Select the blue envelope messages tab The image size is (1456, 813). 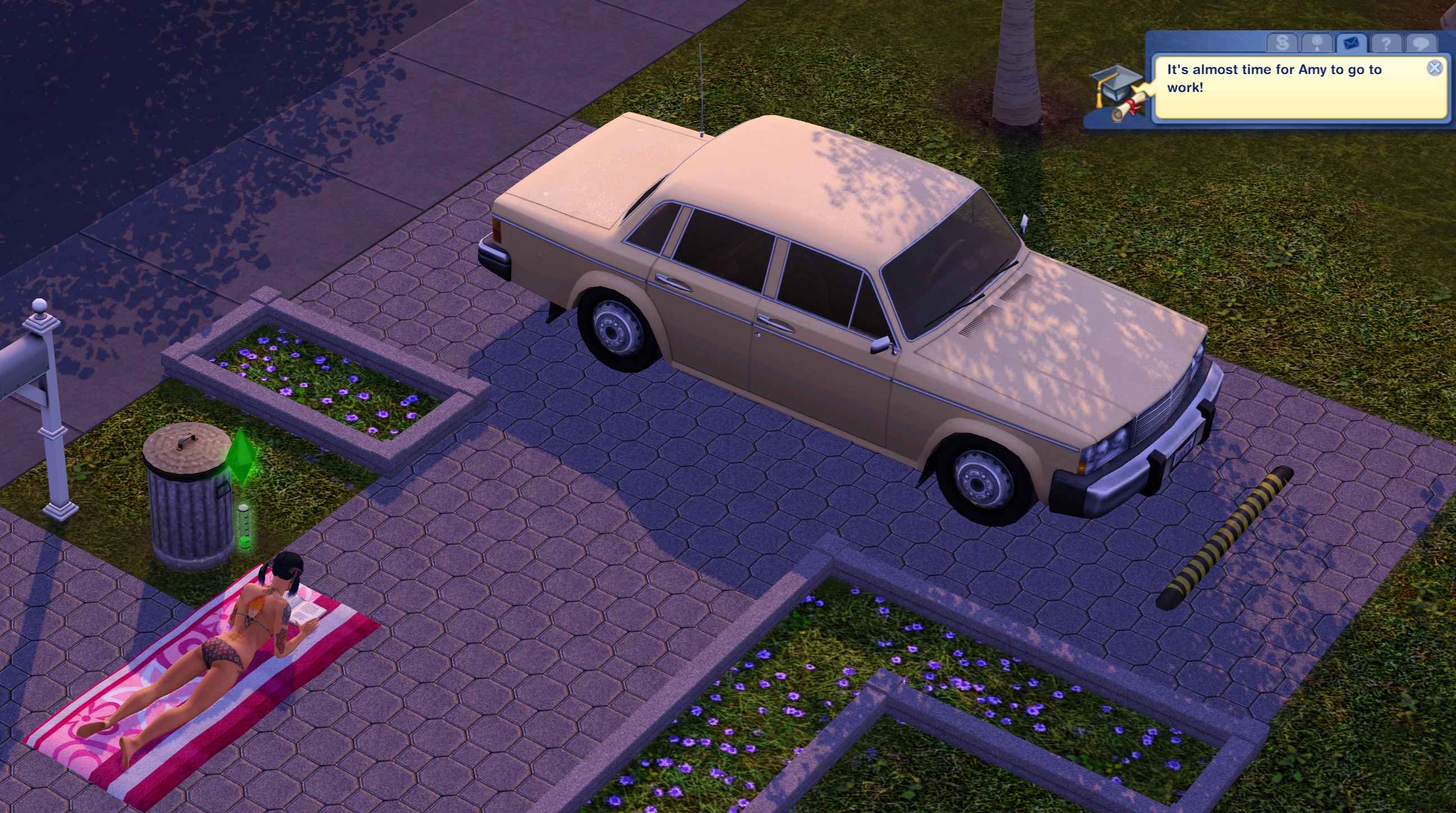pos(1353,43)
